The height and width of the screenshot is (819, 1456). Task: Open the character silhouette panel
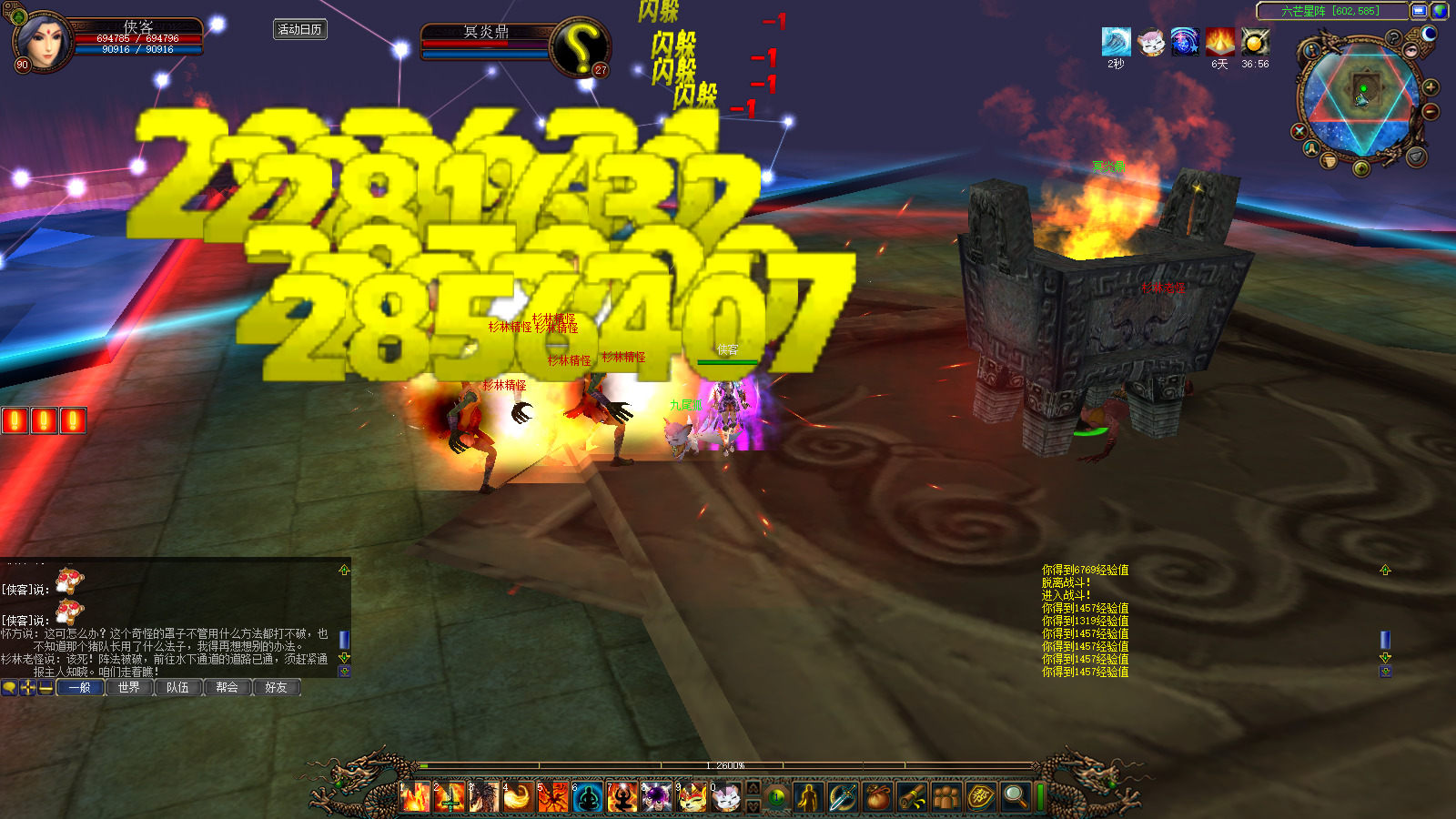[807, 798]
